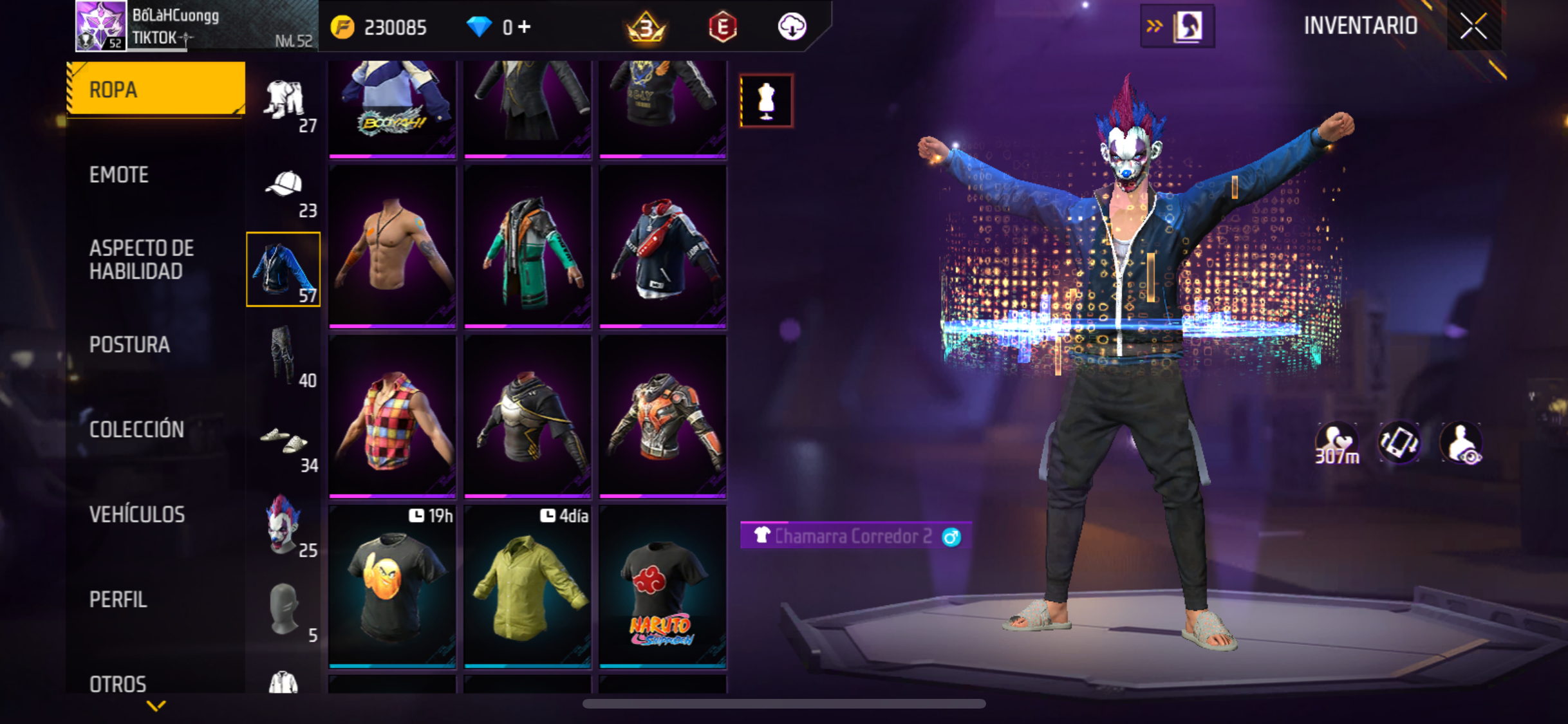This screenshot has width=1568, height=724.
Task: Open the player profile avatar
Action: point(100,26)
